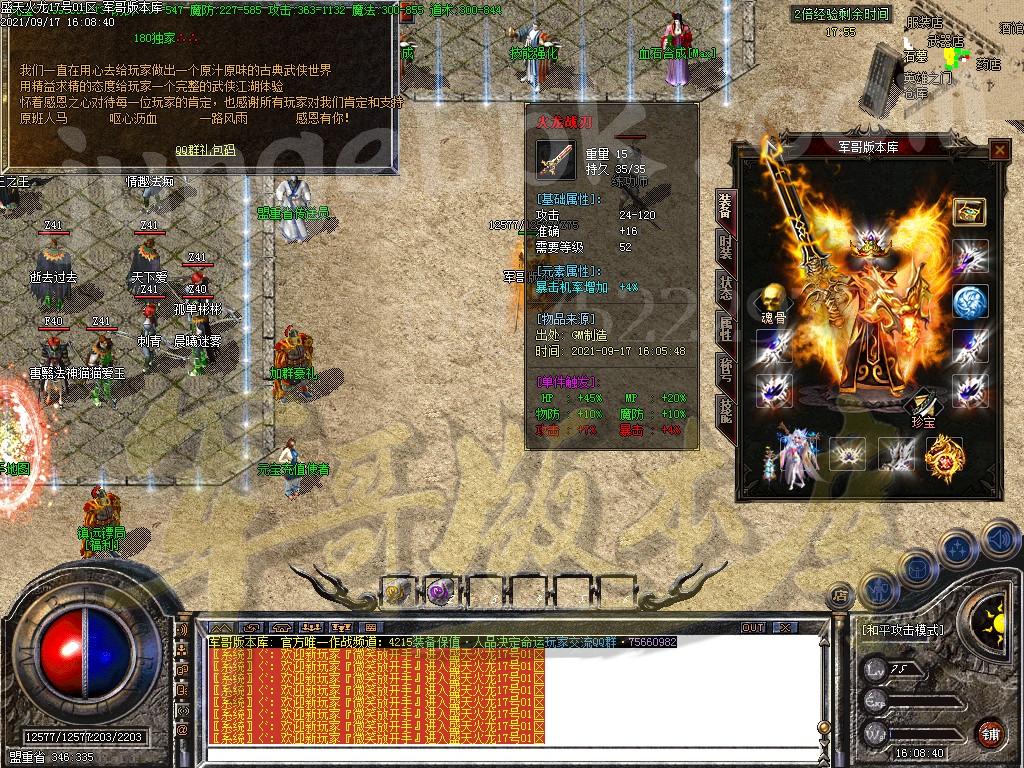The width and height of the screenshot is (1024, 768).
Task: Change the 和平攻击模式 attack mode
Action: (x=901, y=631)
